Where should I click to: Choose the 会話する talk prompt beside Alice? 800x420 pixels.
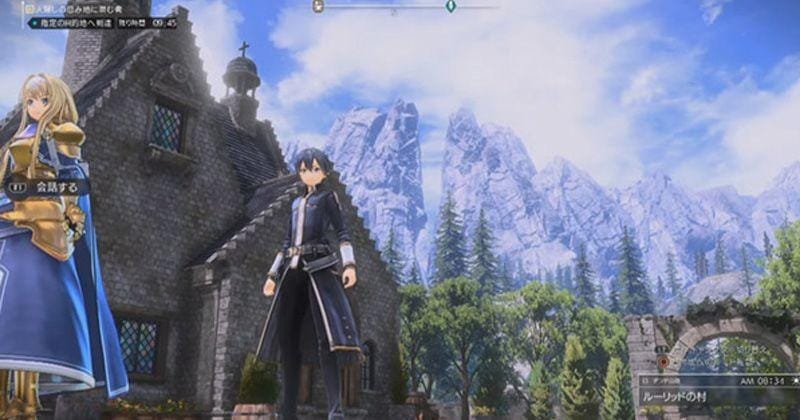(x=48, y=186)
